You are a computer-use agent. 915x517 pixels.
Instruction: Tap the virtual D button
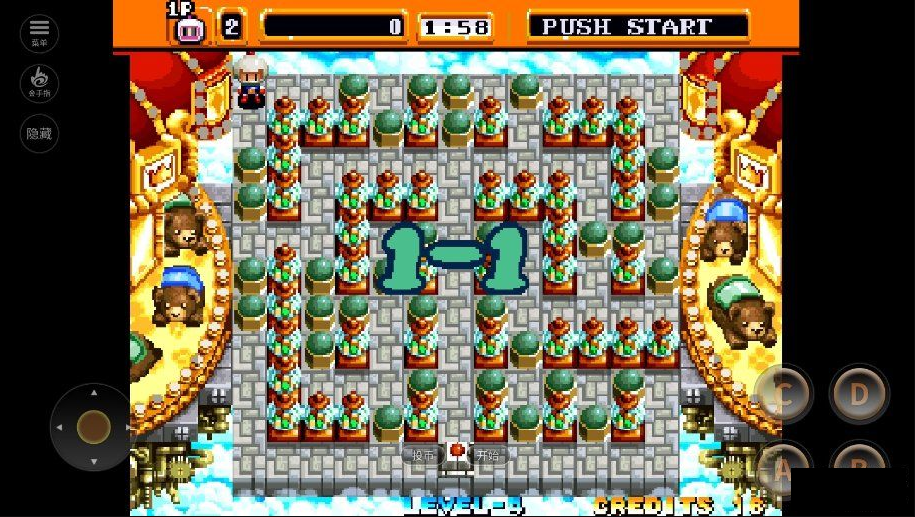pos(859,394)
